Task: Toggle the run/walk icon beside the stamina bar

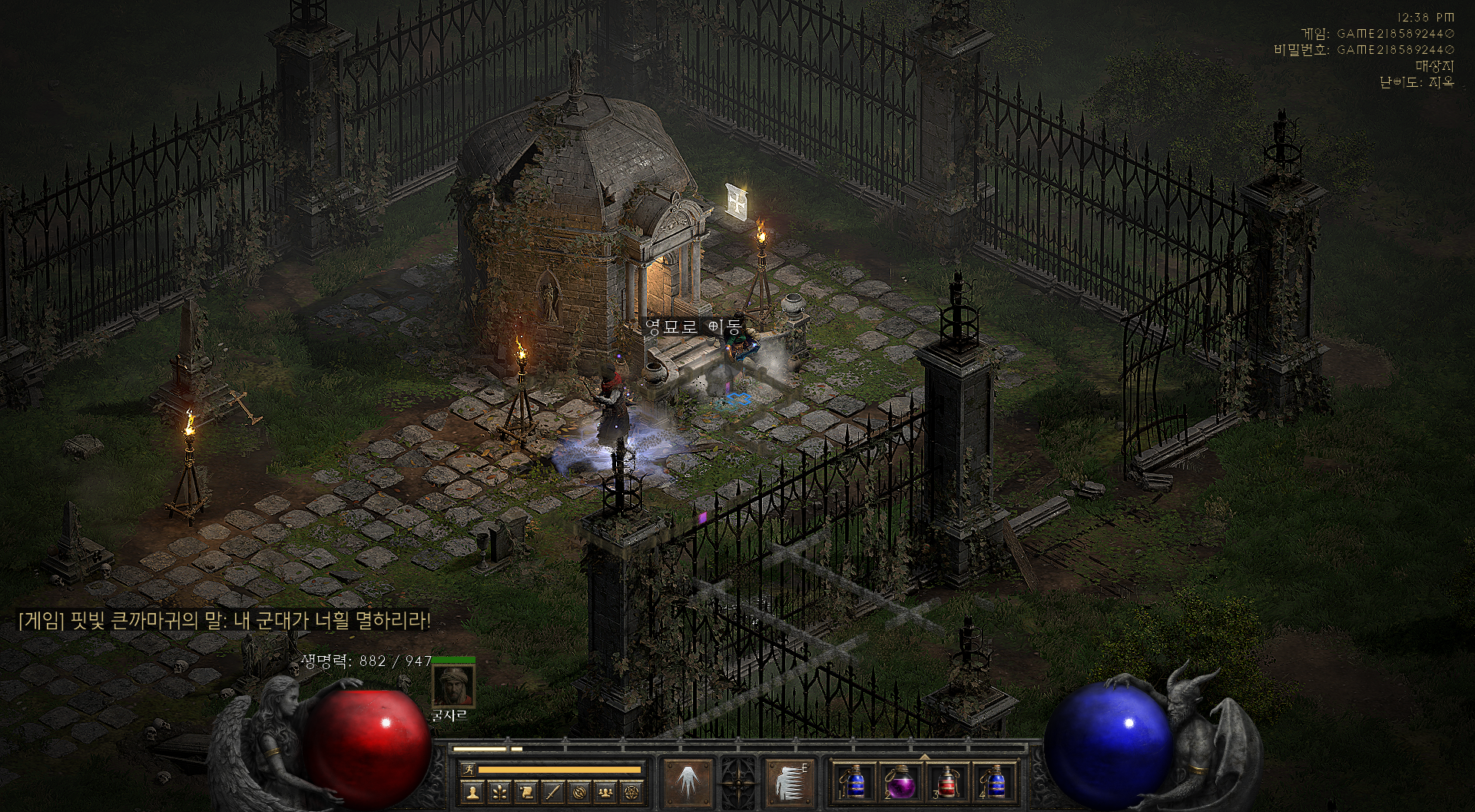Action: 467,769
